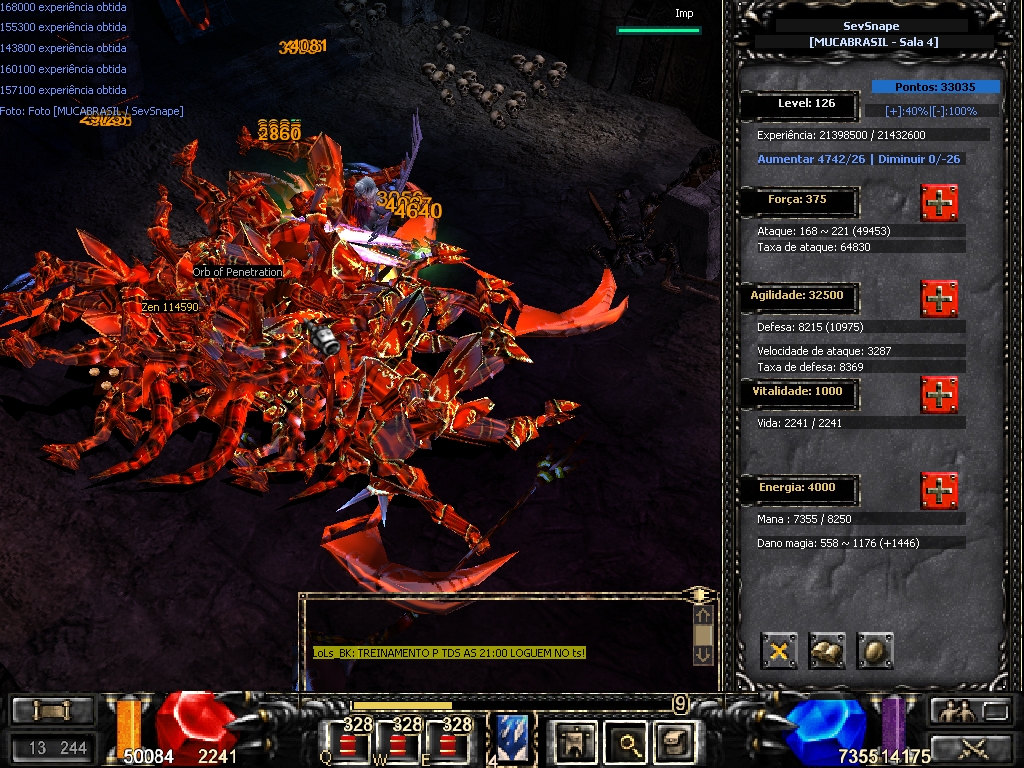Click the scroll button at bottom-left
This screenshot has width=1024, height=768.
(x=52, y=711)
